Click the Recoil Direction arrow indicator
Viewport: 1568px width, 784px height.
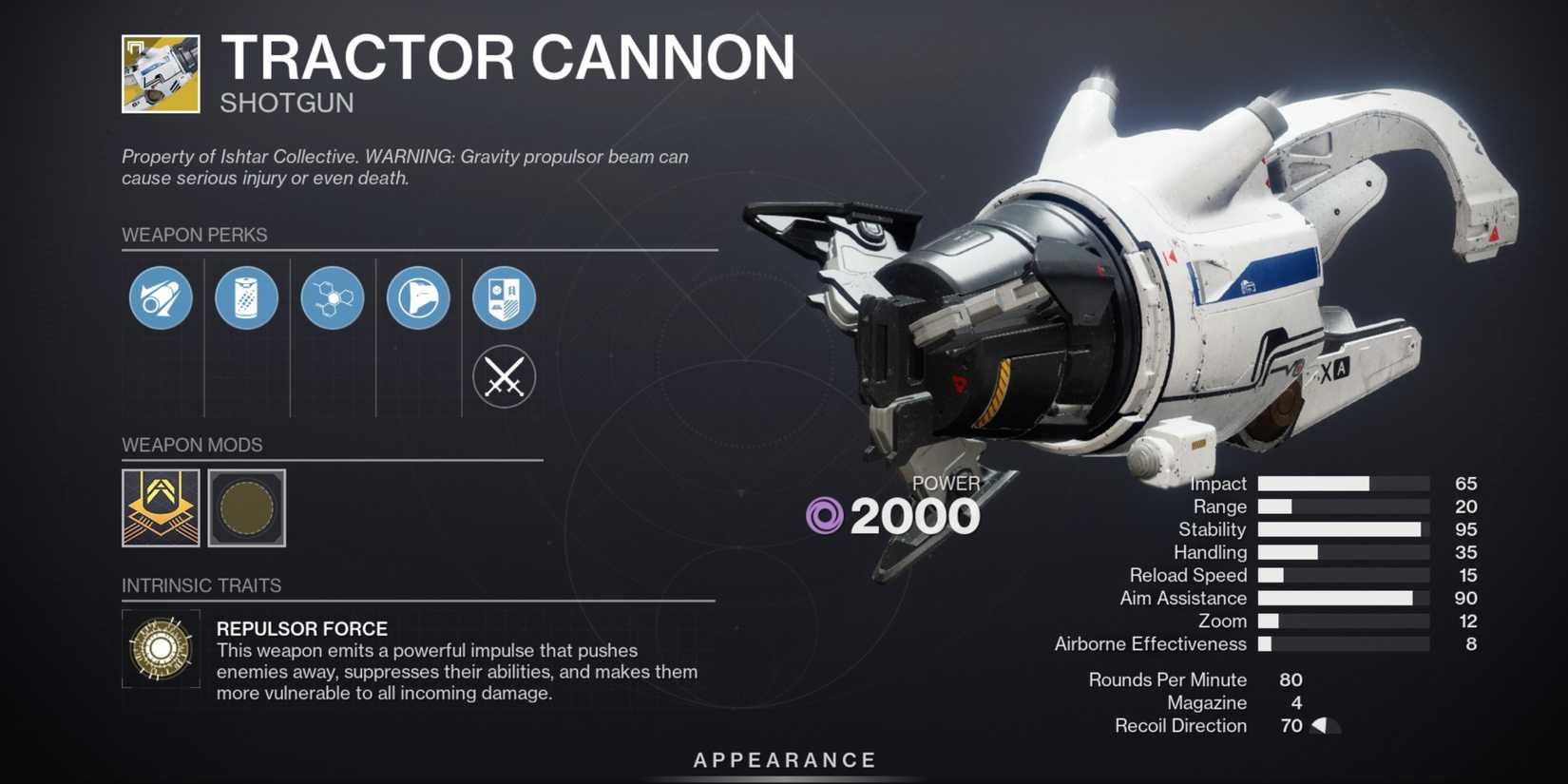[x=1319, y=726]
